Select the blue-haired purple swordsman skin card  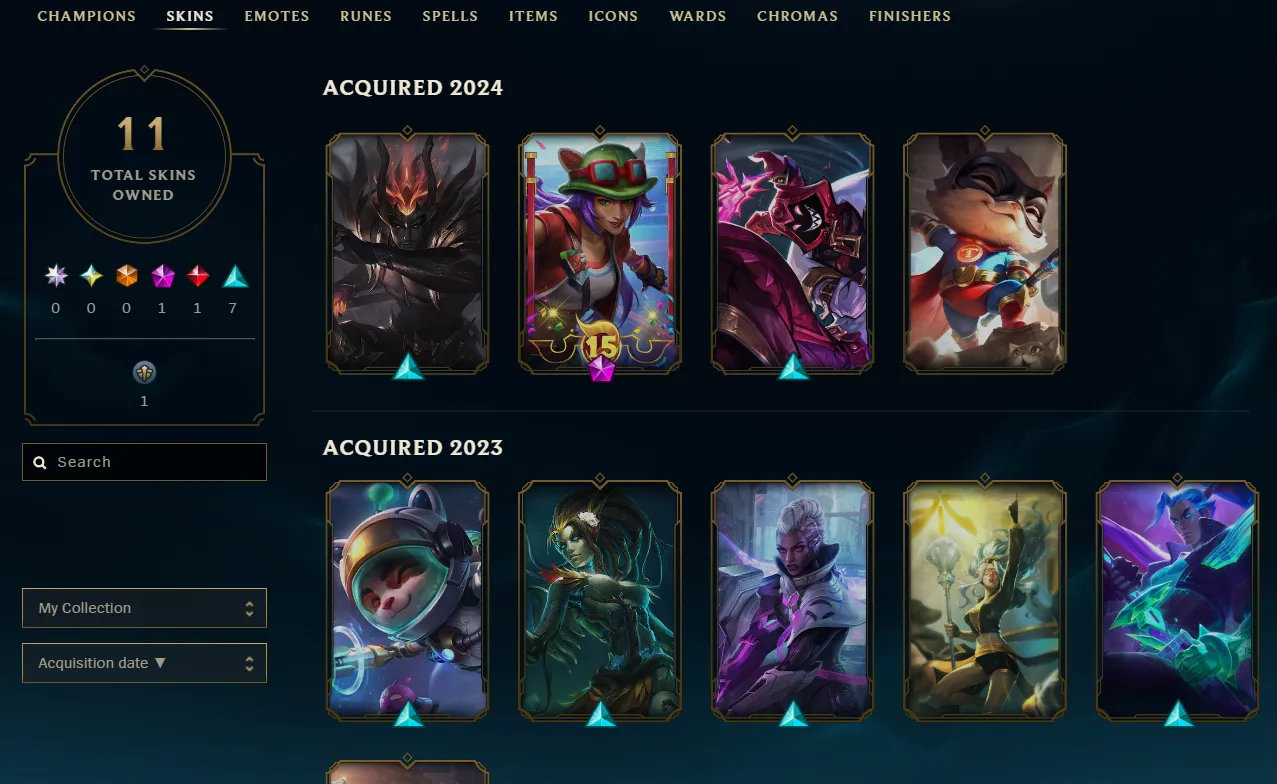click(x=1177, y=598)
